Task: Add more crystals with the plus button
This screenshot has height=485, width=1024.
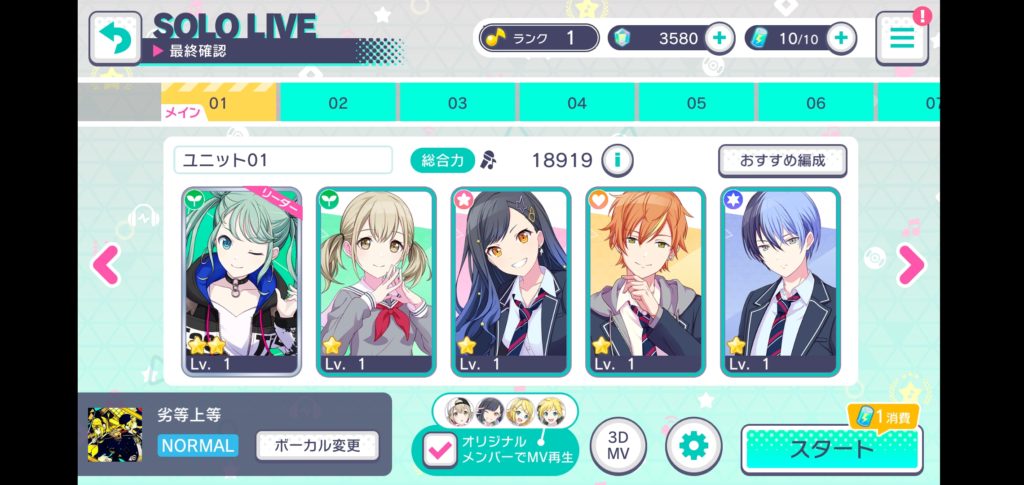Action: (x=719, y=39)
